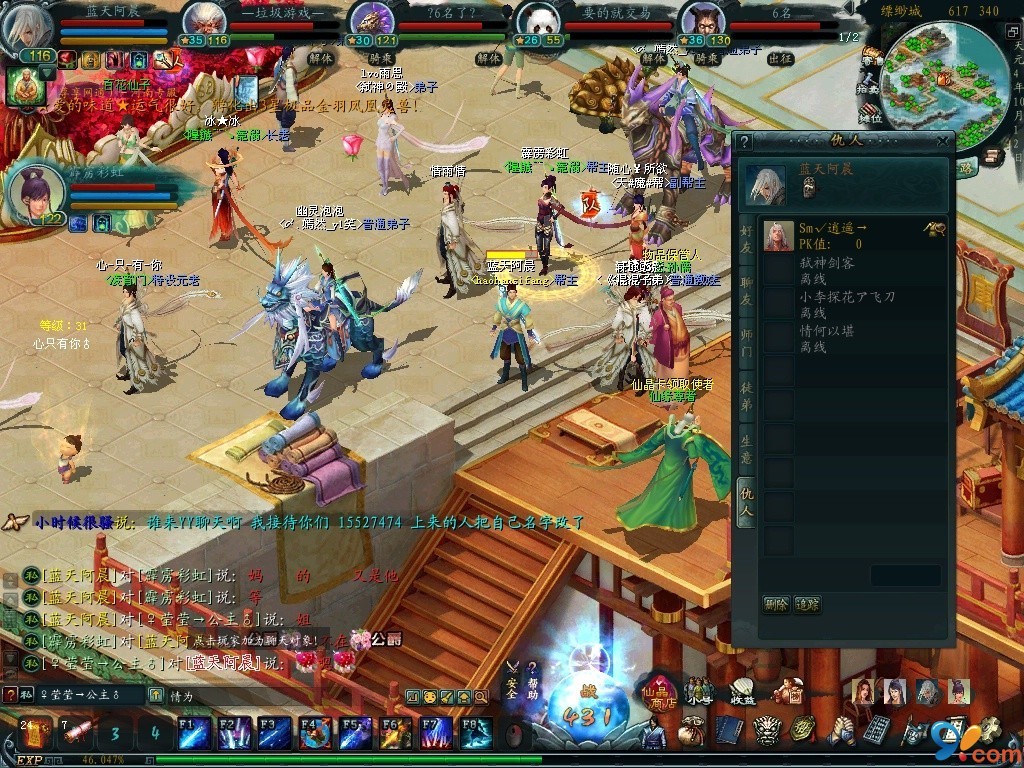Open the help question-mark button on enemies panel
This screenshot has height=768, width=1024.
click(x=744, y=142)
